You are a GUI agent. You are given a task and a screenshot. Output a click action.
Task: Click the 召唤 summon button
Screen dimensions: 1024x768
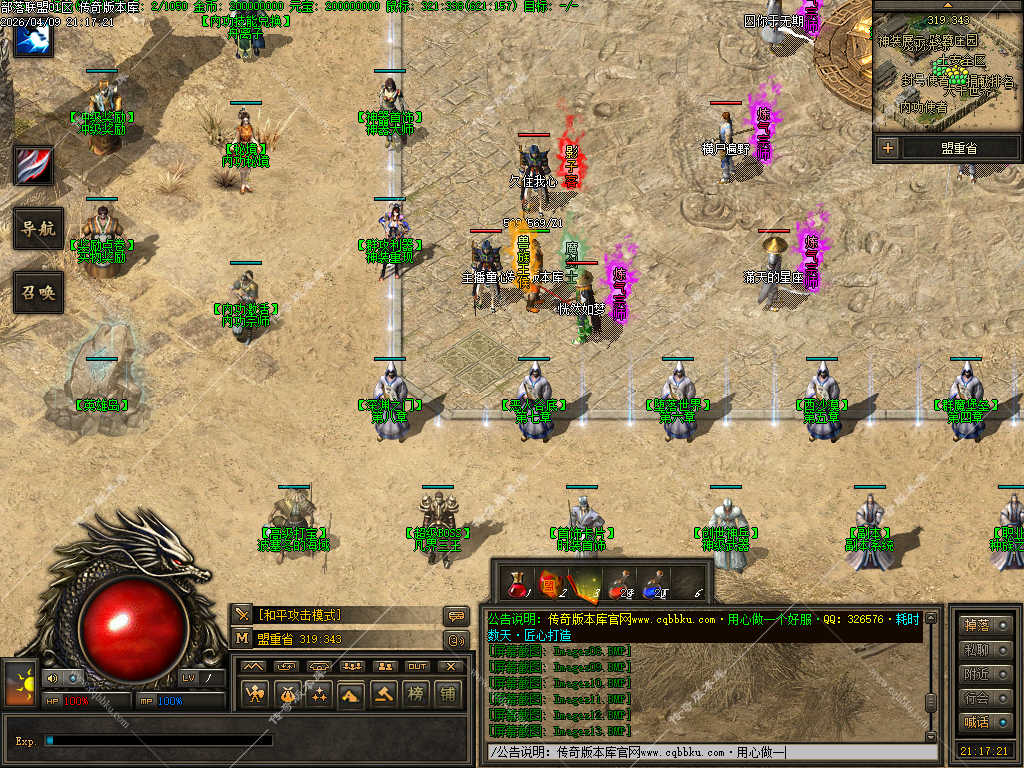pyautogui.click(x=38, y=292)
